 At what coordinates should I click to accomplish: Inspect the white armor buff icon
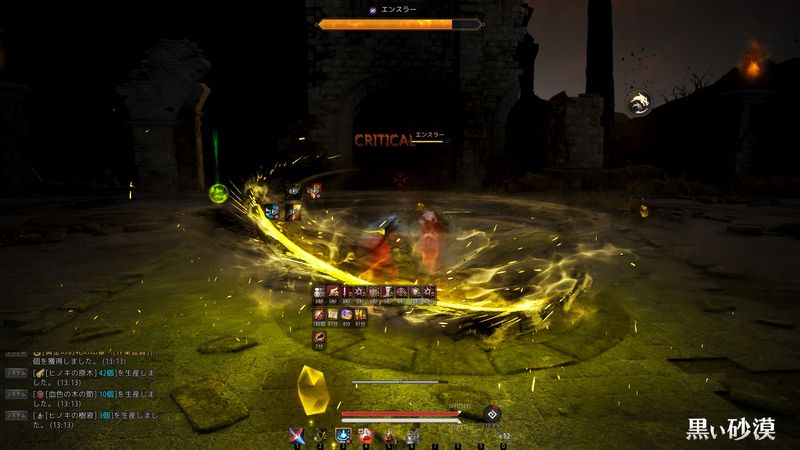[x=319, y=292]
